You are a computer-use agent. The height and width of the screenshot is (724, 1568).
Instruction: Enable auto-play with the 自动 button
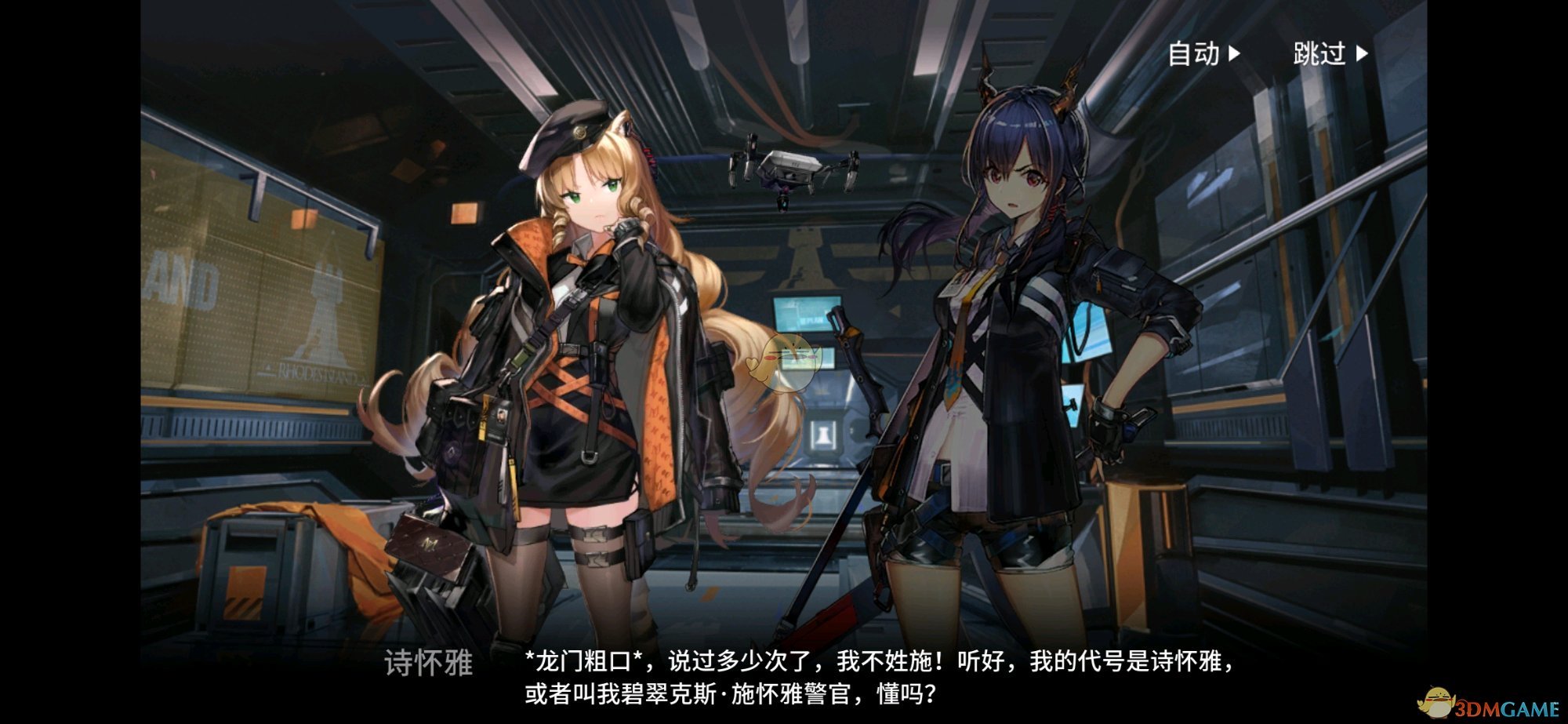(x=1203, y=54)
